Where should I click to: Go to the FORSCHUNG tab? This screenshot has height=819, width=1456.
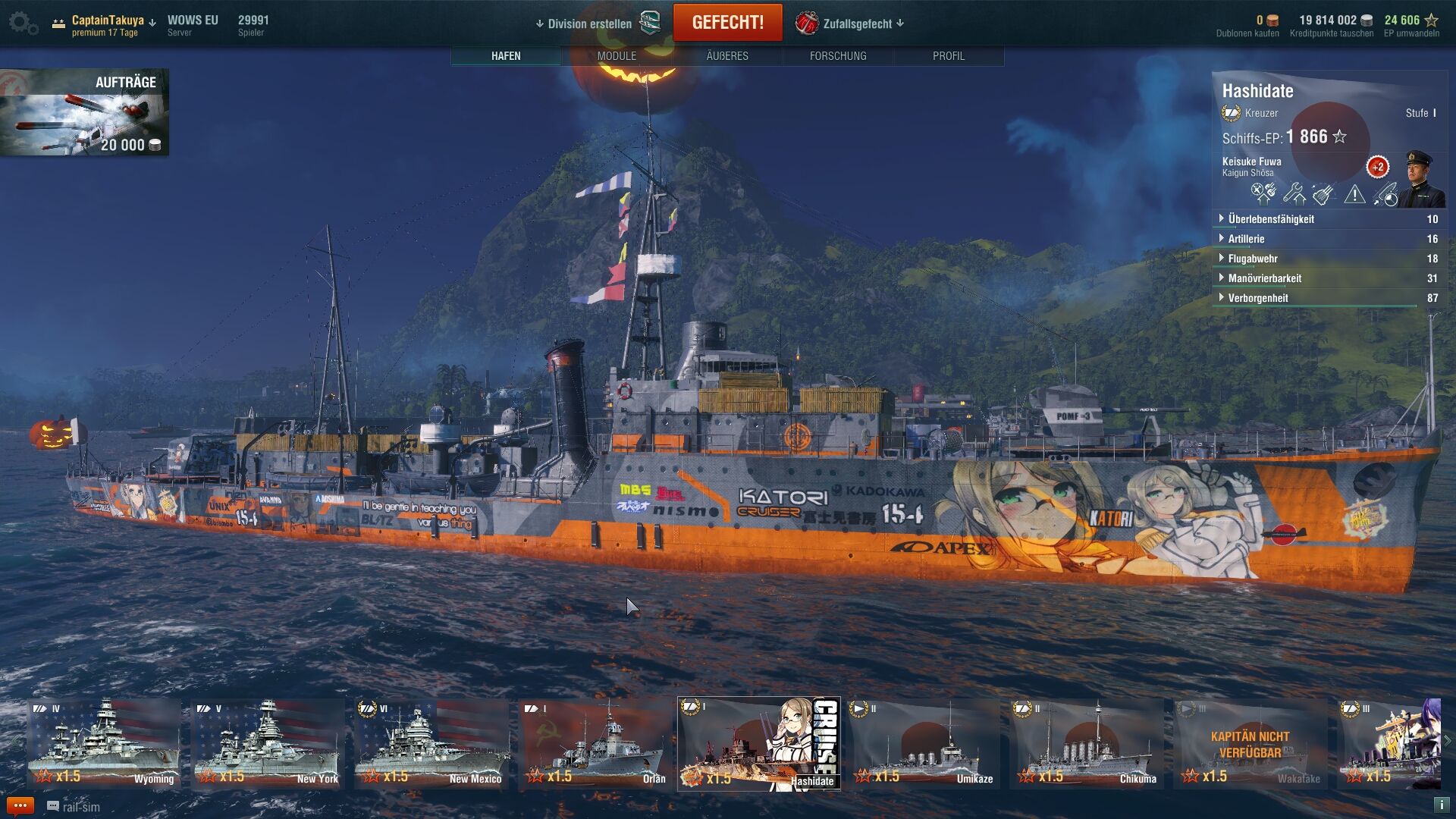tap(838, 56)
